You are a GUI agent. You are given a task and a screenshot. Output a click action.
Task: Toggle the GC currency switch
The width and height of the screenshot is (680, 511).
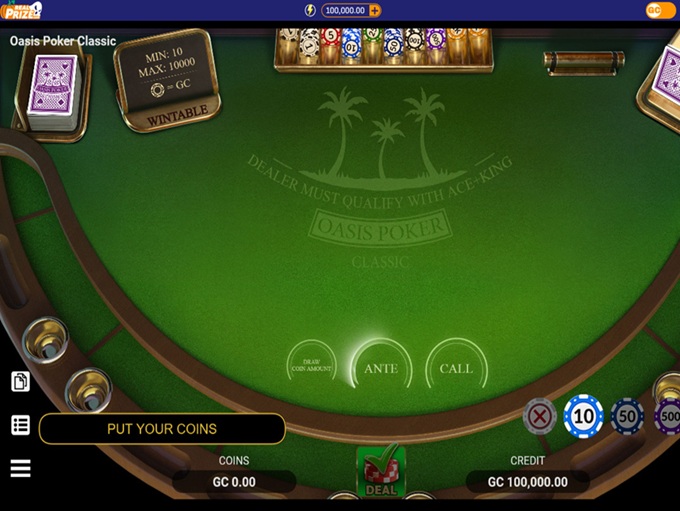coord(660,10)
